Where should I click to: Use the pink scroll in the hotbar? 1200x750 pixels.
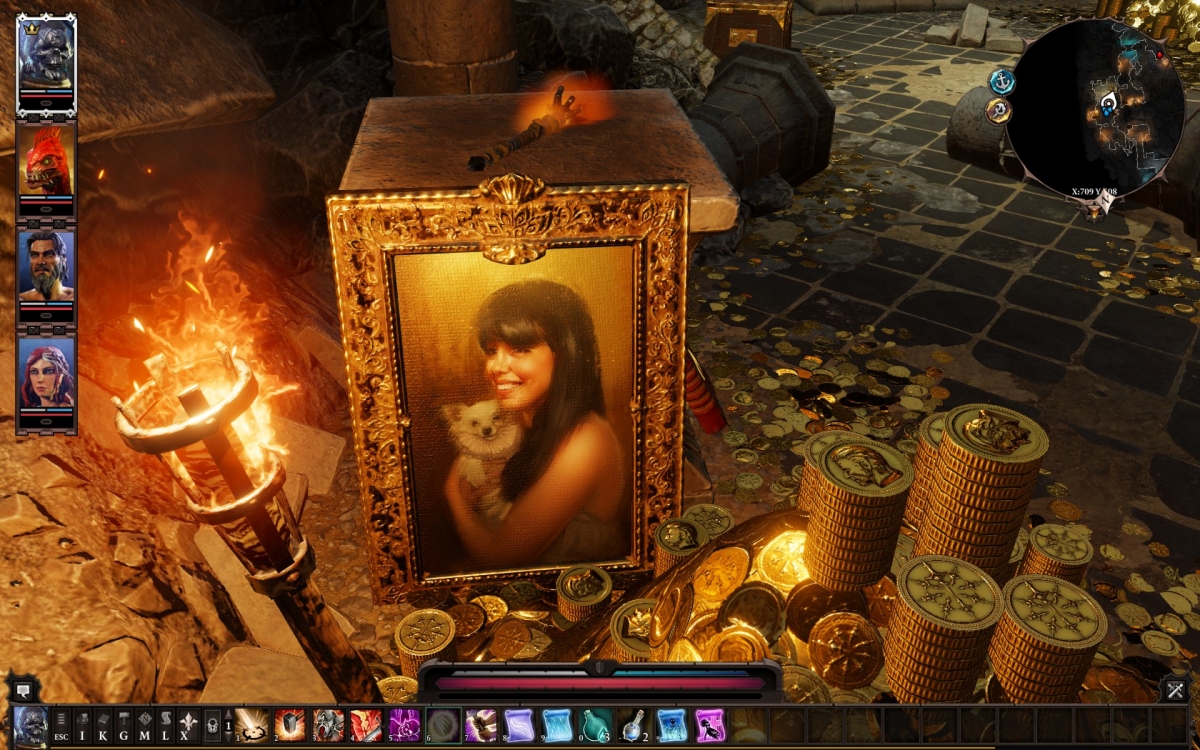(x=710, y=723)
